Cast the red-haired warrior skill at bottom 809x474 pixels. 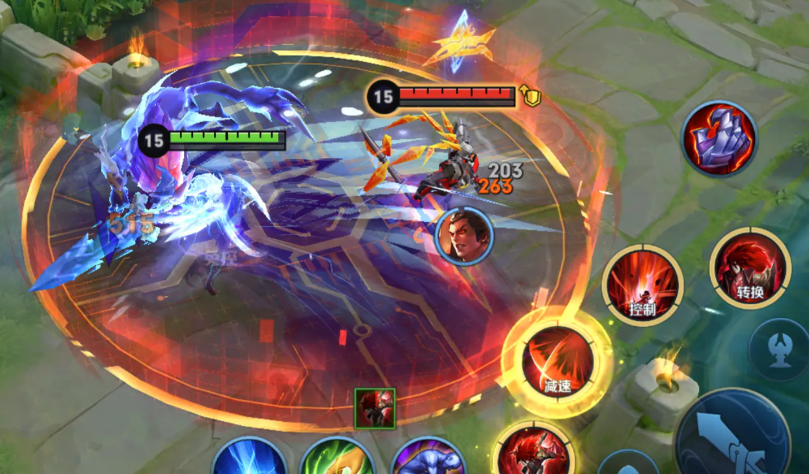(534, 452)
